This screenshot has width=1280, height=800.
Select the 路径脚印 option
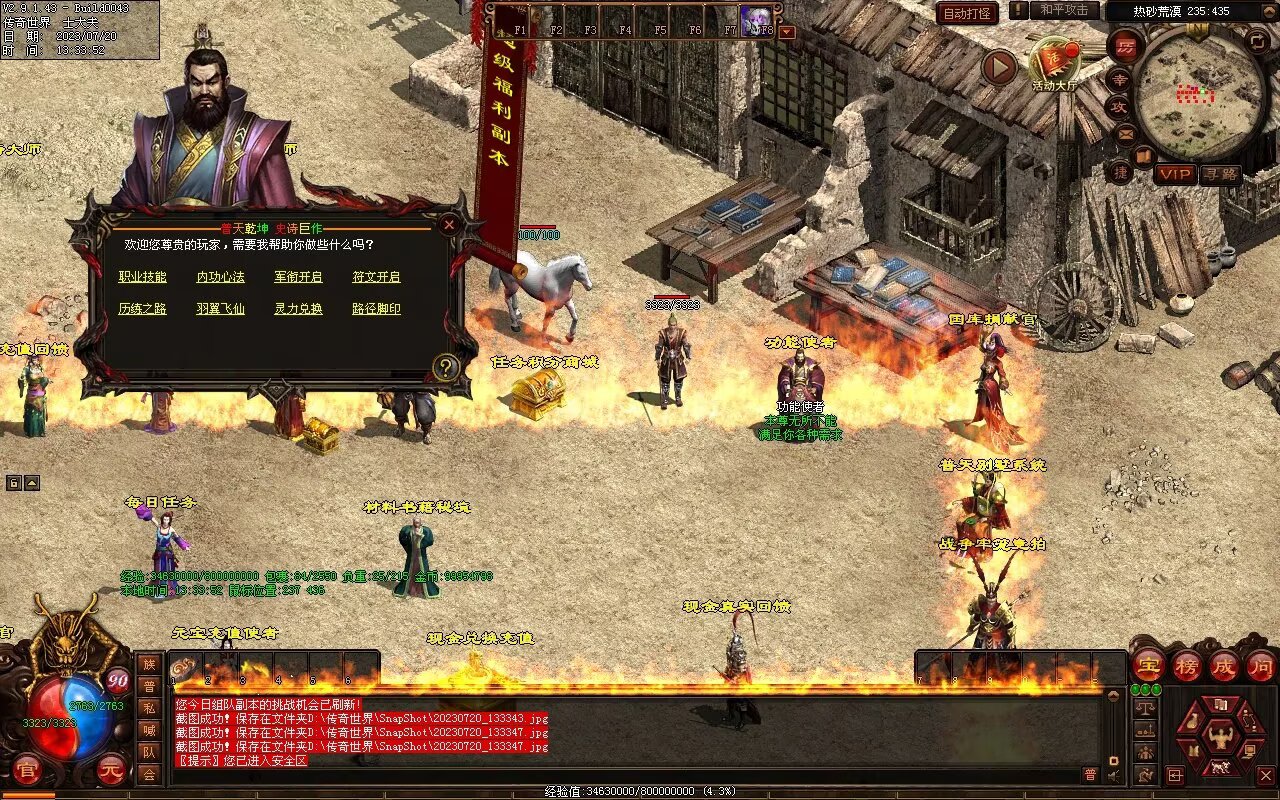377,309
